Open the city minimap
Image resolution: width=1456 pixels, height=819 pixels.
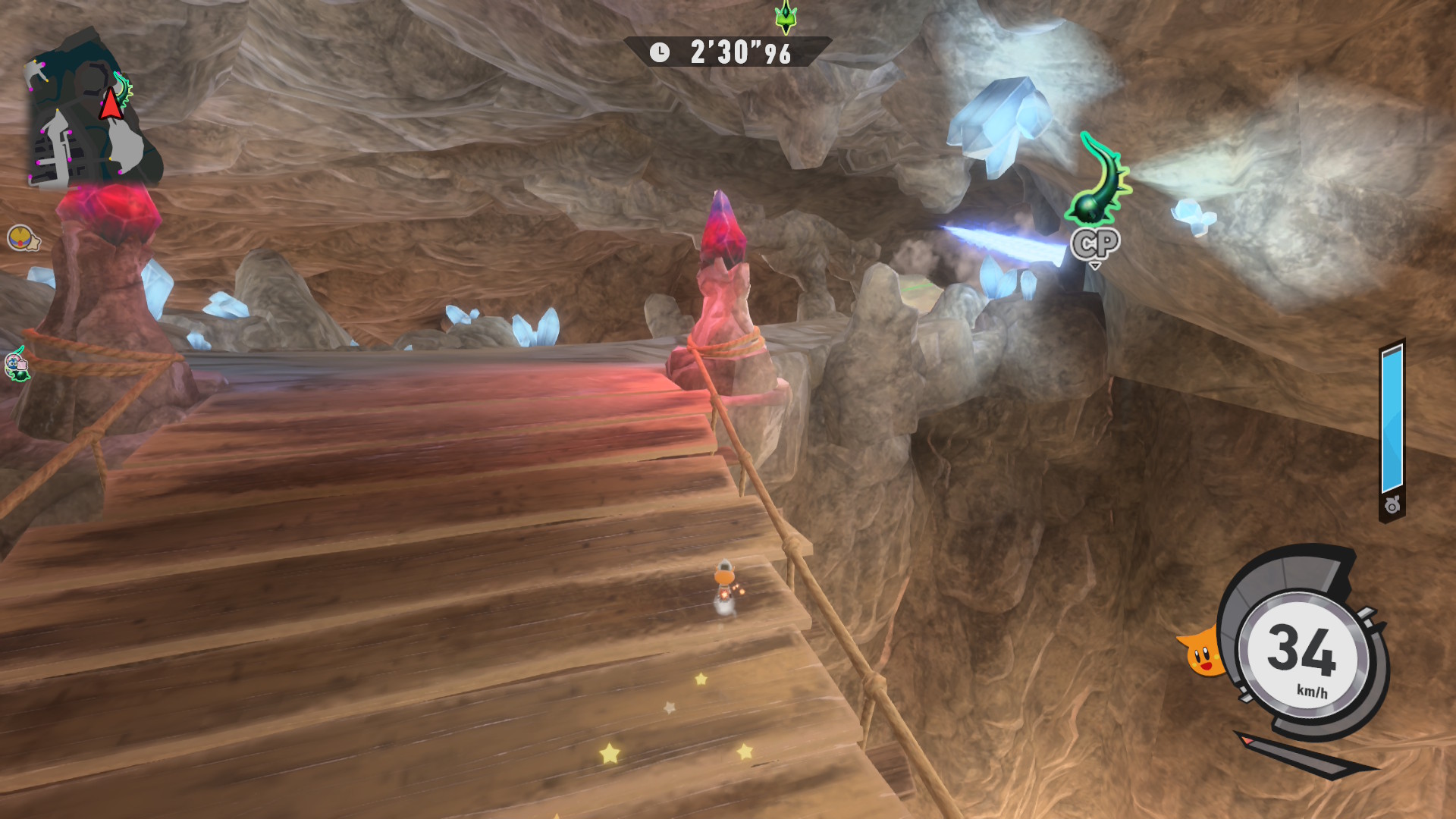91,114
